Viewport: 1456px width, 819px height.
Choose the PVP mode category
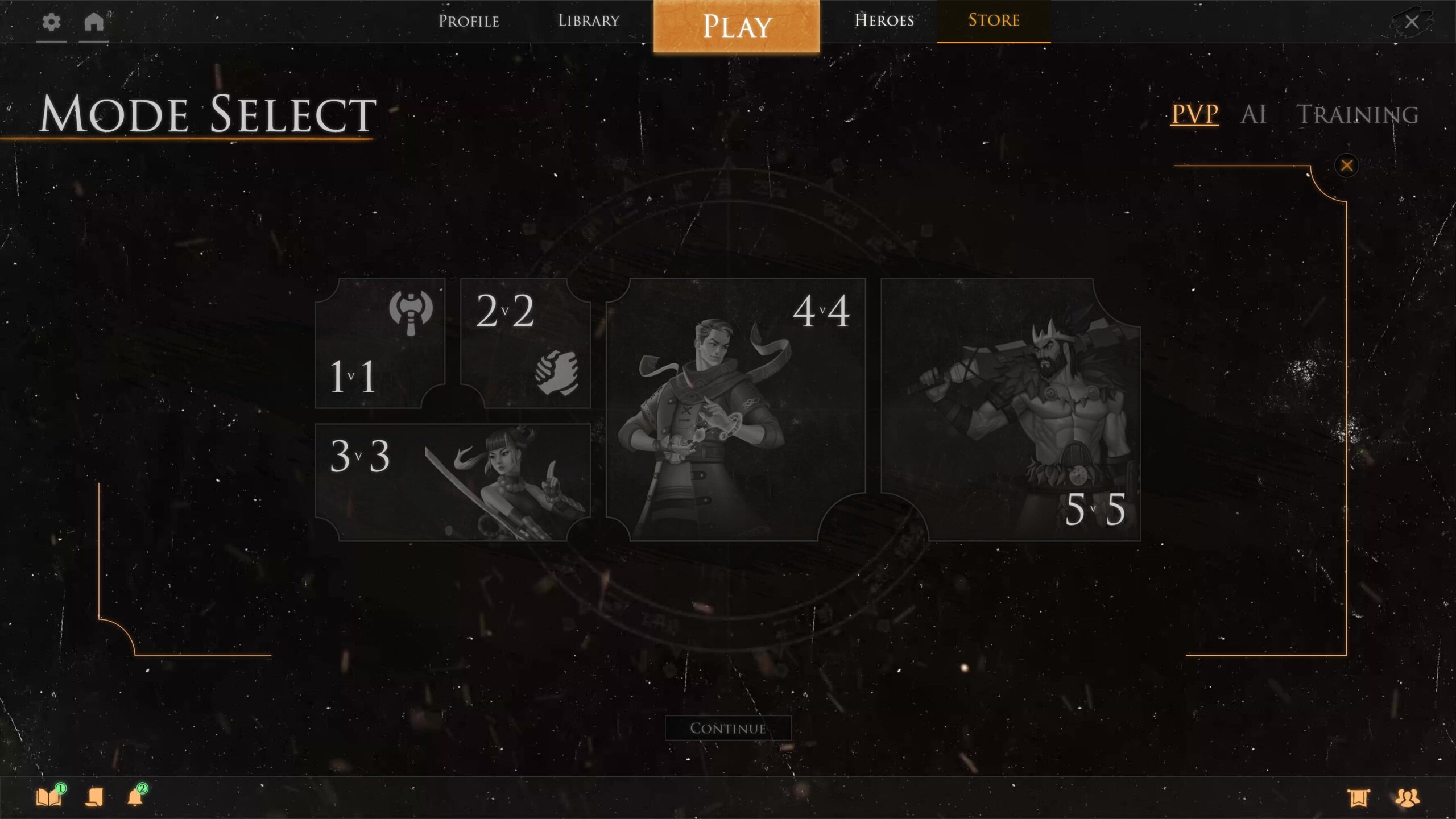1194,114
